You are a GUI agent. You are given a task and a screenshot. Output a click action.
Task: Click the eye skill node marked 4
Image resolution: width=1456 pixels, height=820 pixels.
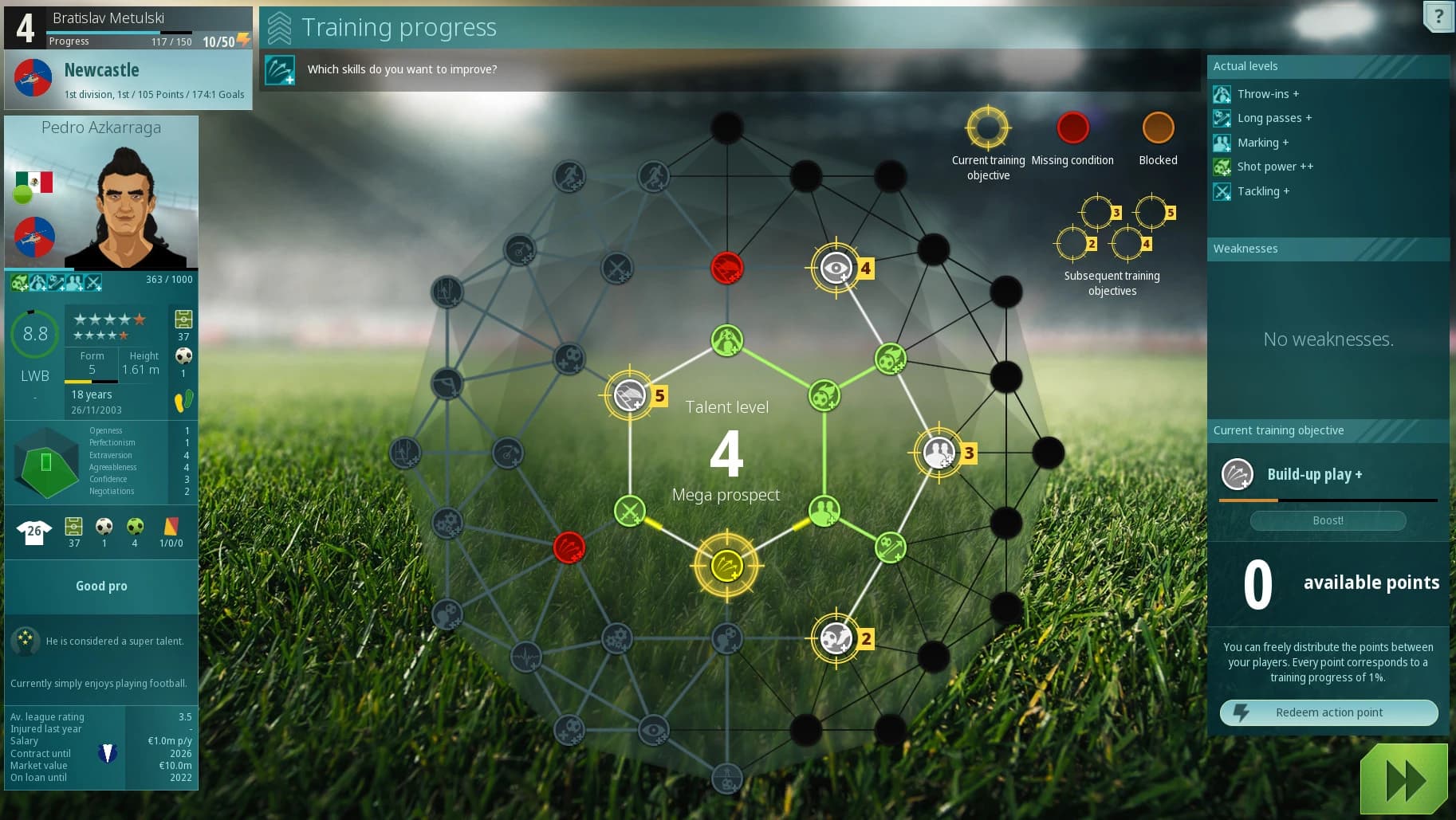[836, 268]
